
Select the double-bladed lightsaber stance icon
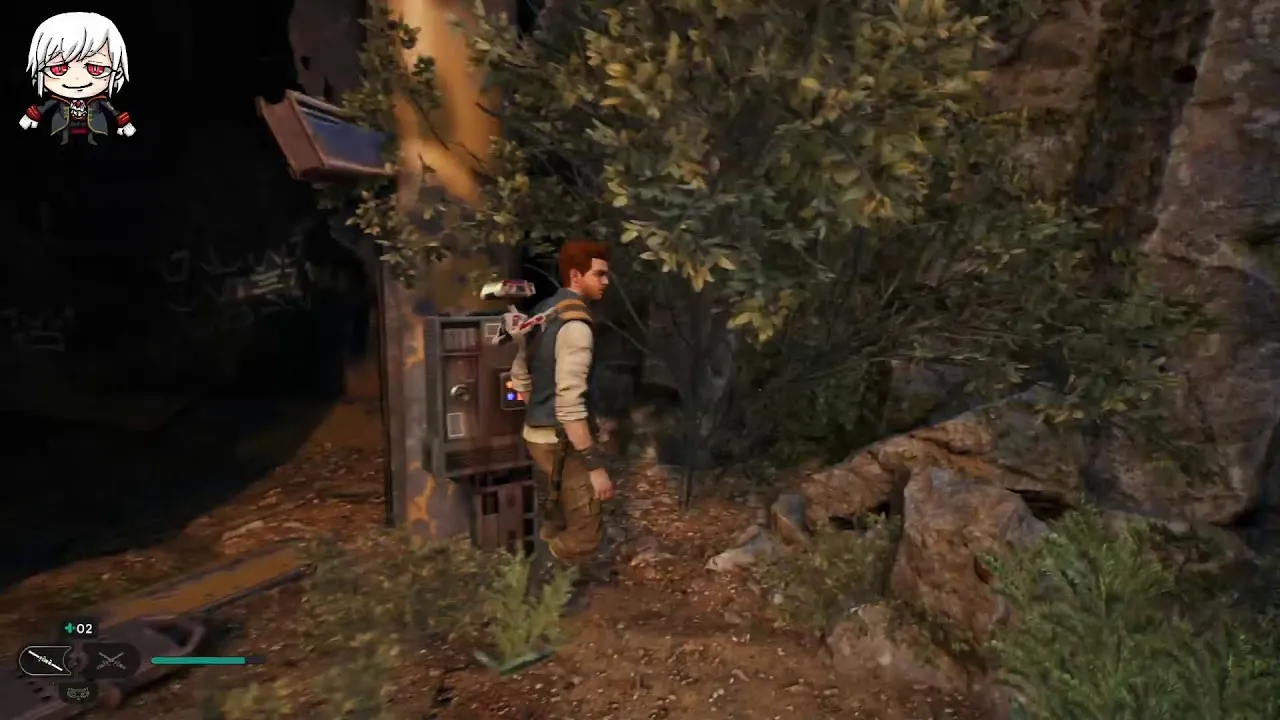(45, 660)
